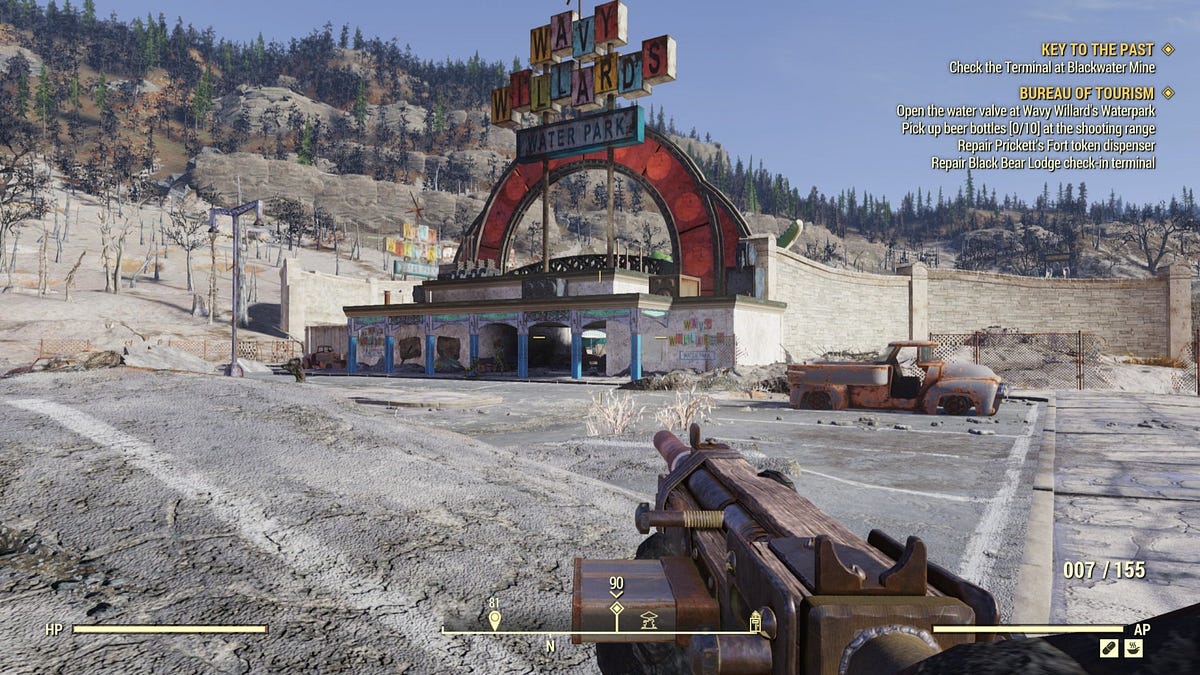Click the mushroom location icon on the compass

pos(648,619)
